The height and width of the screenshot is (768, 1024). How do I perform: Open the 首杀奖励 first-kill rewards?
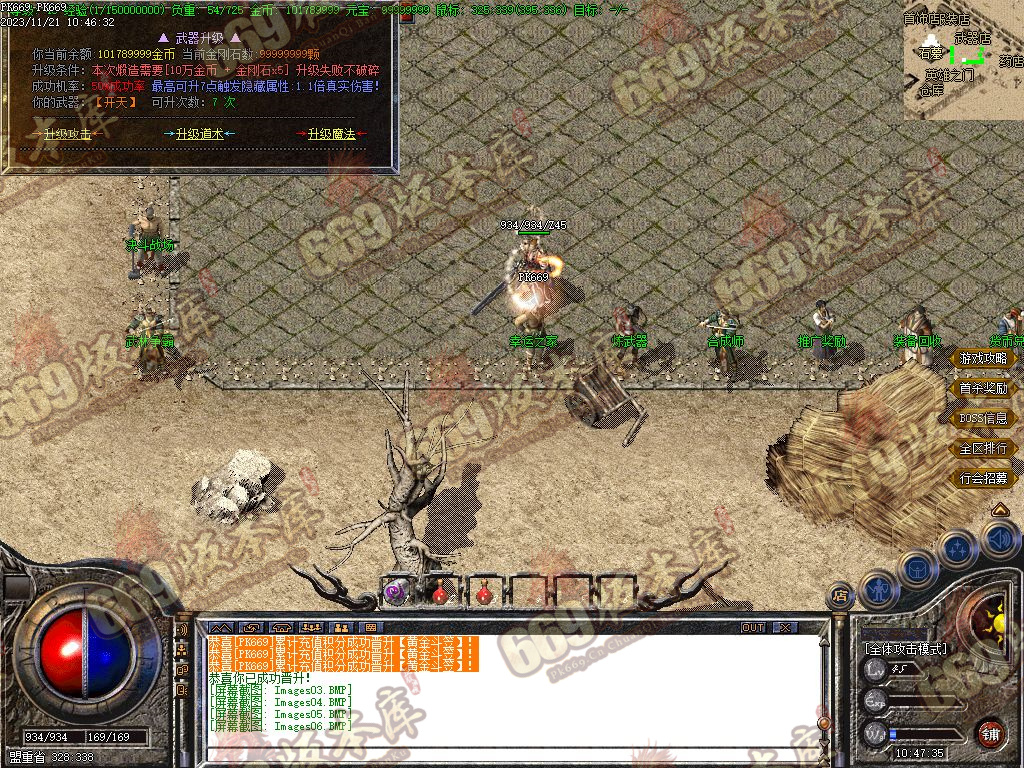(983, 388)
